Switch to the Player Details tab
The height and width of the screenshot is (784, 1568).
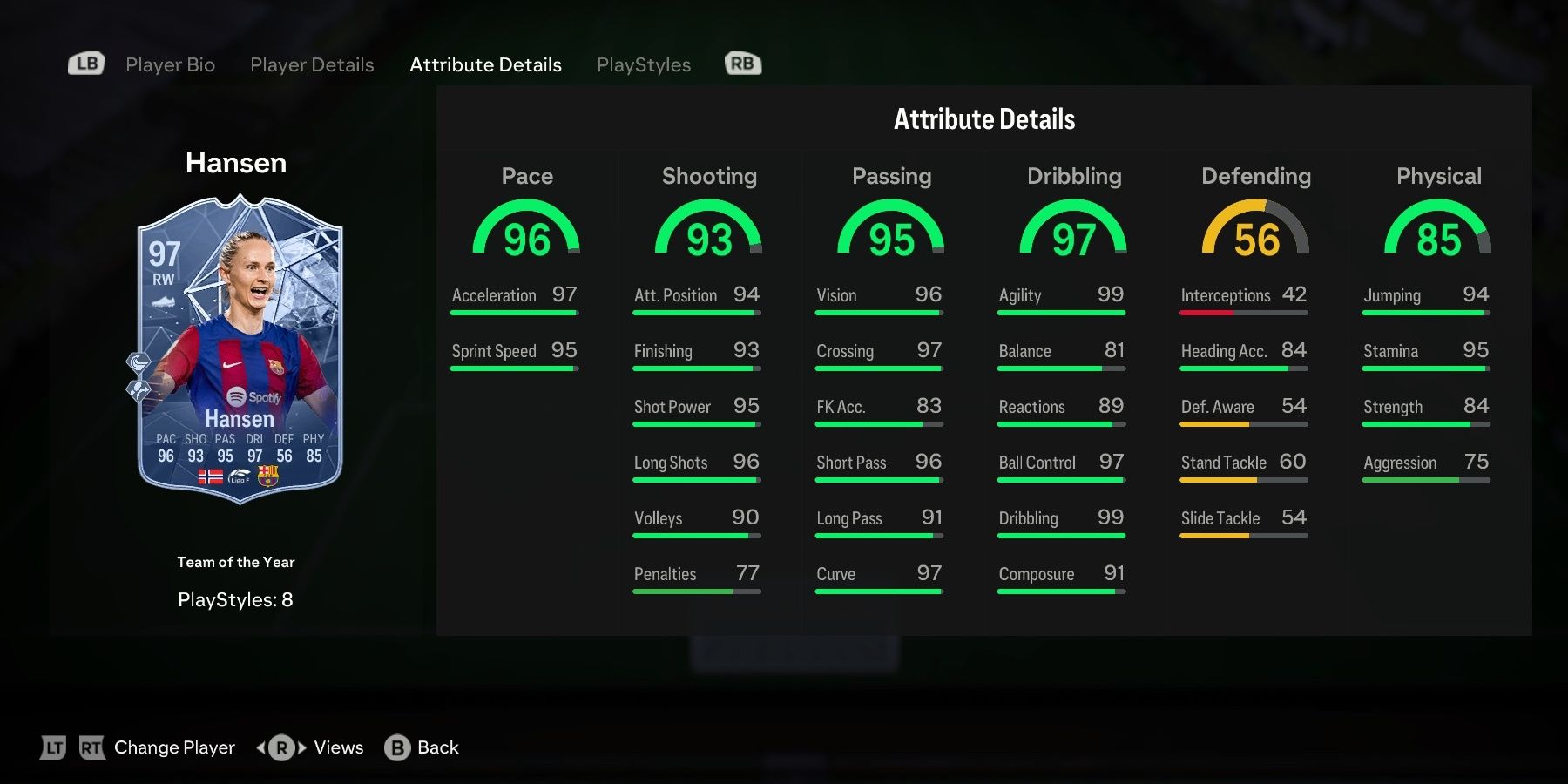click(x=311, y=64)
